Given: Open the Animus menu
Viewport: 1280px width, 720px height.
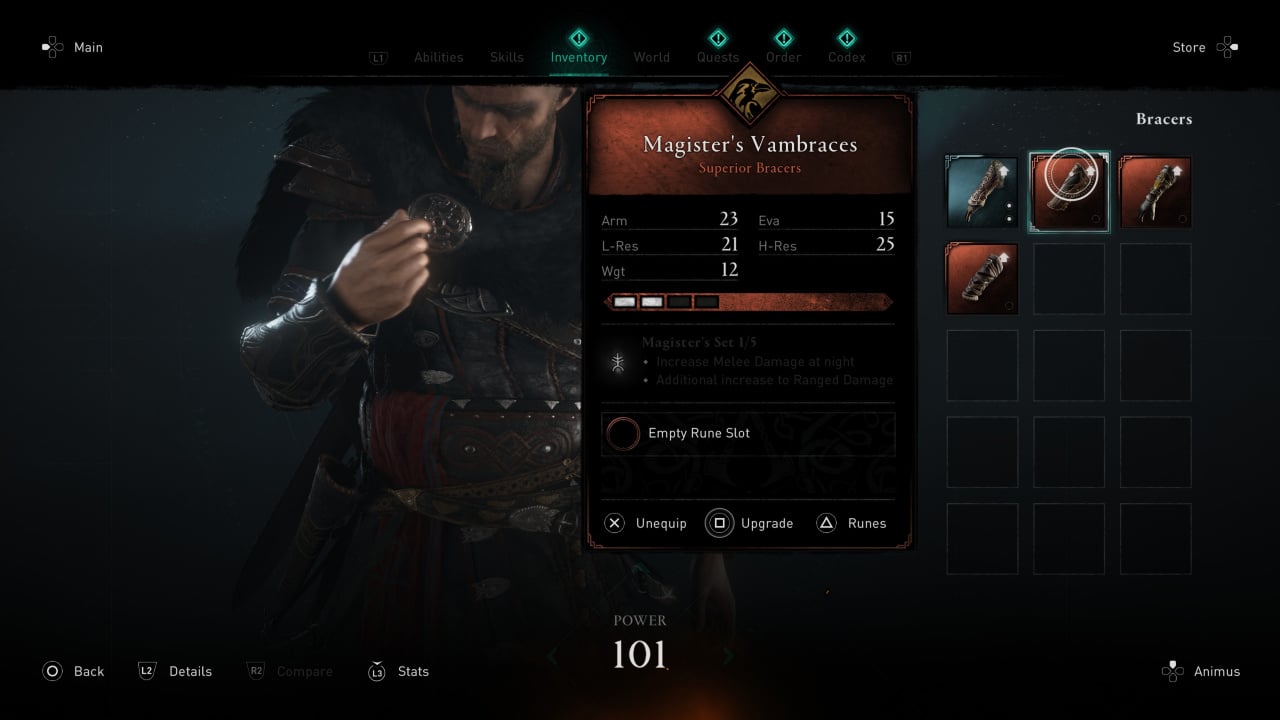Looking at the screenshot, I should 1216,671.
